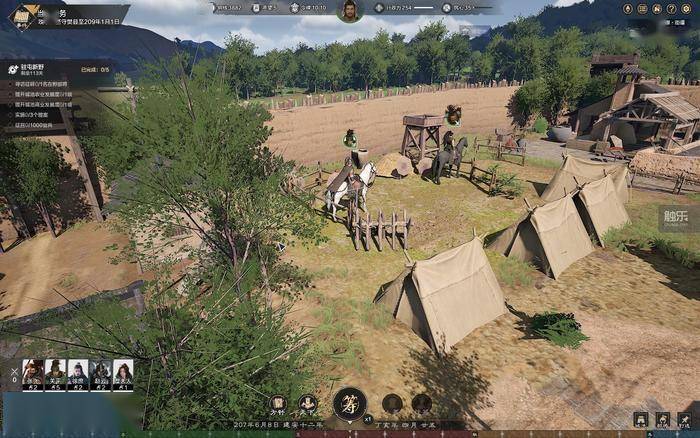Select the floating marker above the watchtower
This screenshot has height=438, width=700.
(x=453, y=114)
